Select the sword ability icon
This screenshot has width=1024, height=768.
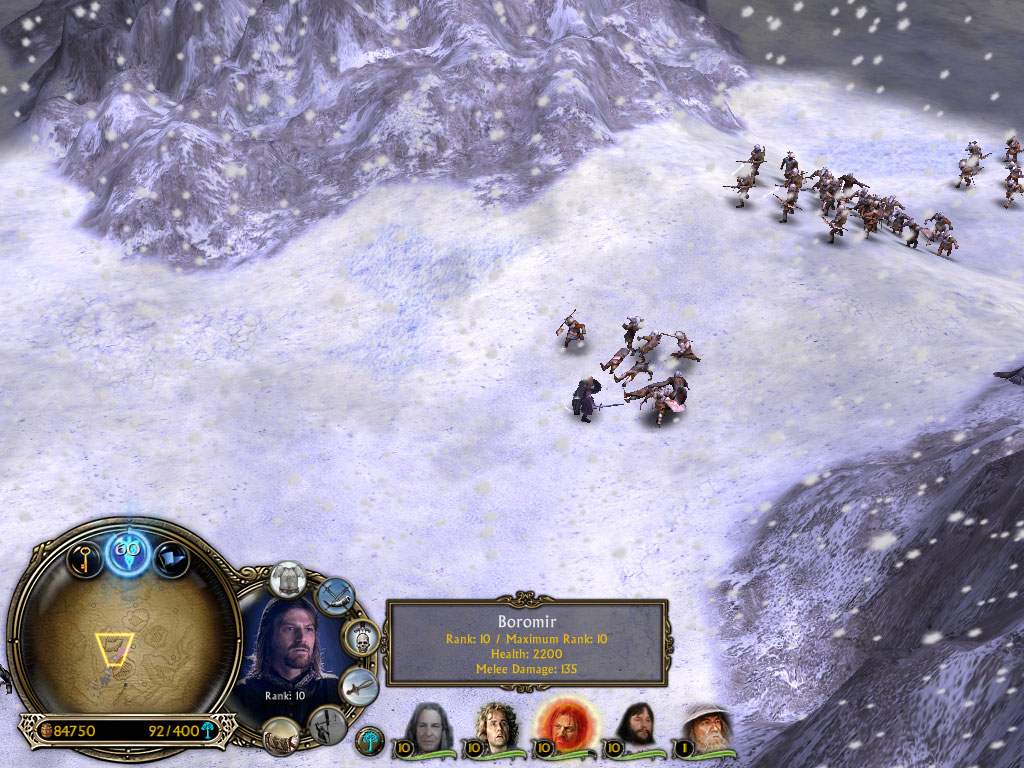pyautogui.click(x=357, y=687)
